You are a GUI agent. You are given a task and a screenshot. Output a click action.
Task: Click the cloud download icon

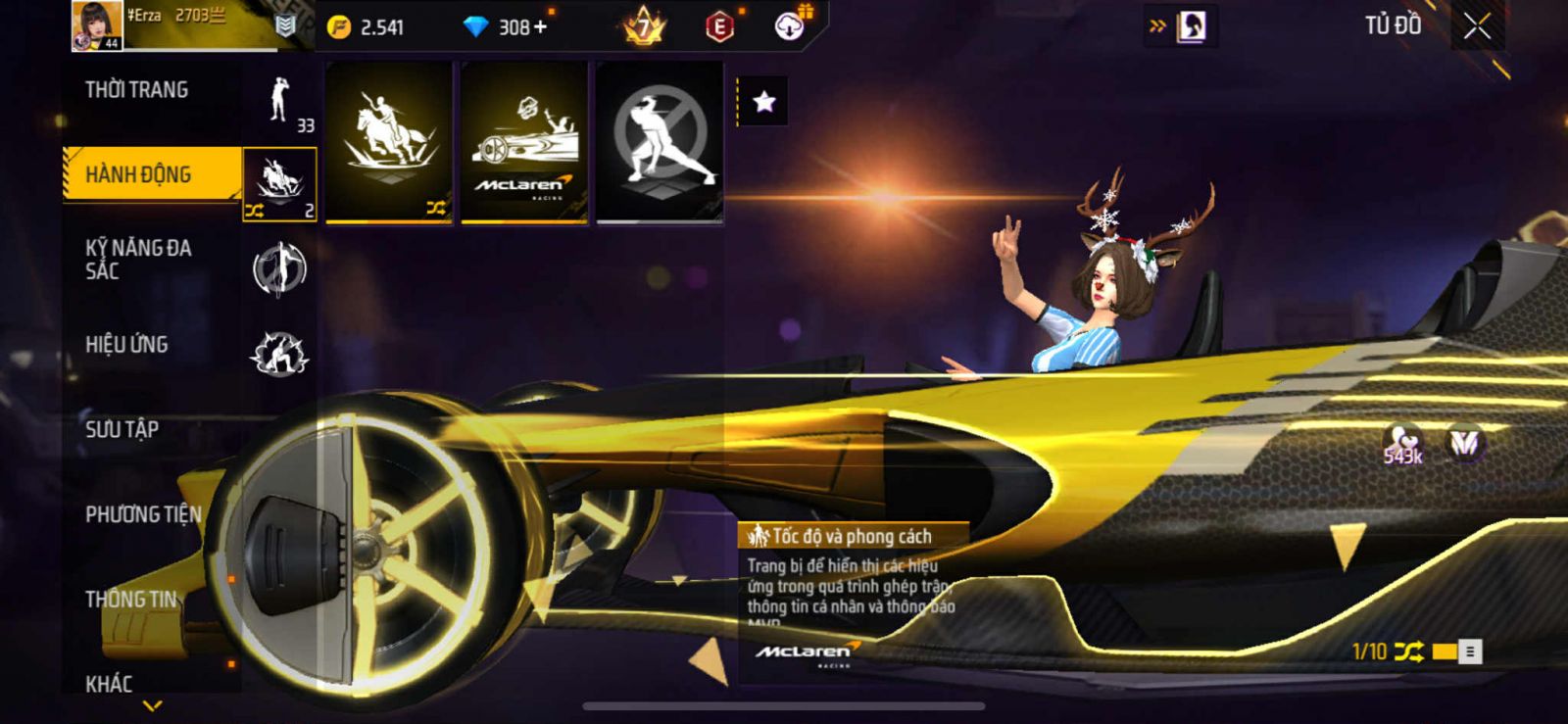click(x=789, y=27)
